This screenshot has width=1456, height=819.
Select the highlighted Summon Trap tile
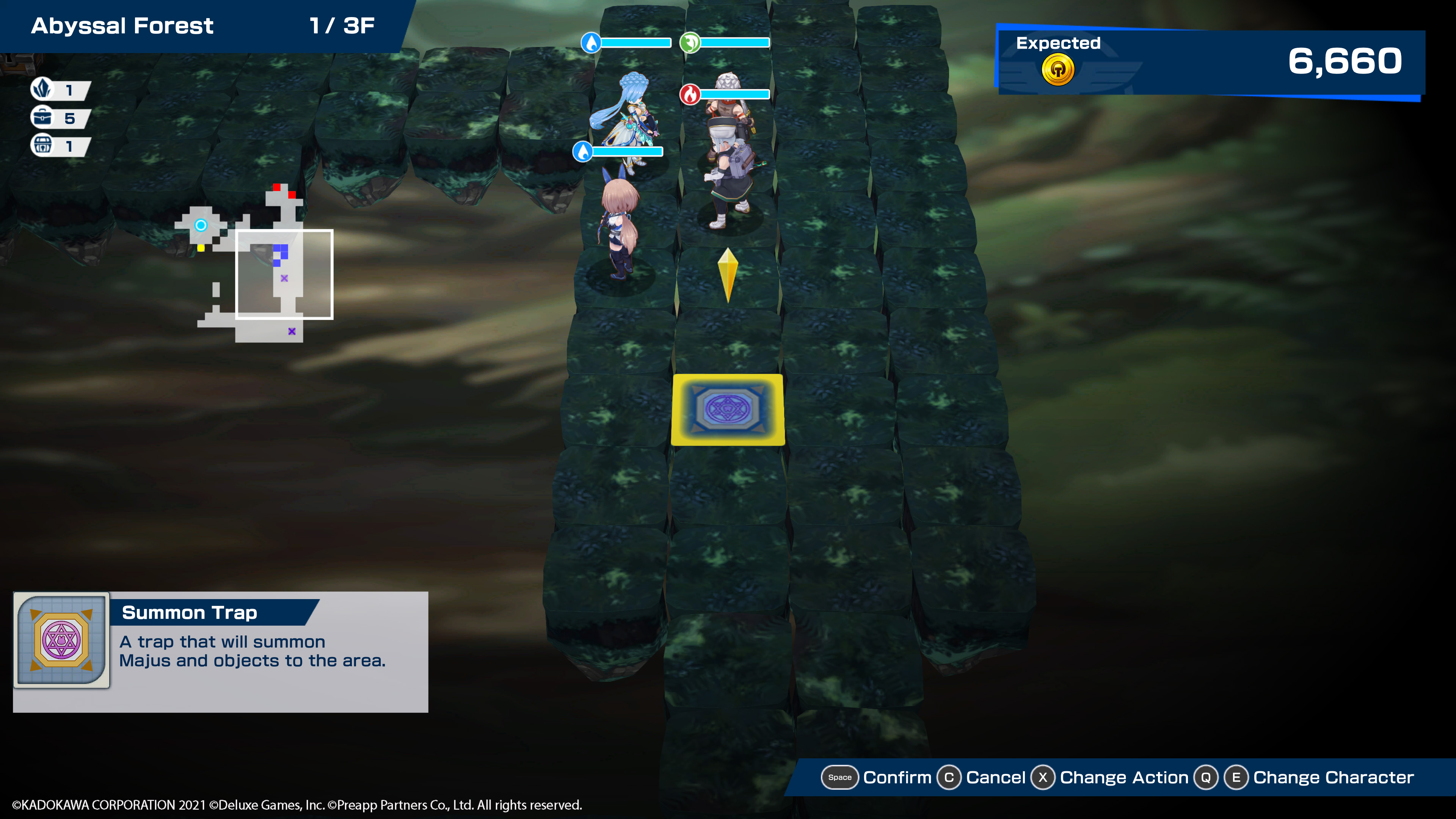pyautogui.click(x=728, y=409)
